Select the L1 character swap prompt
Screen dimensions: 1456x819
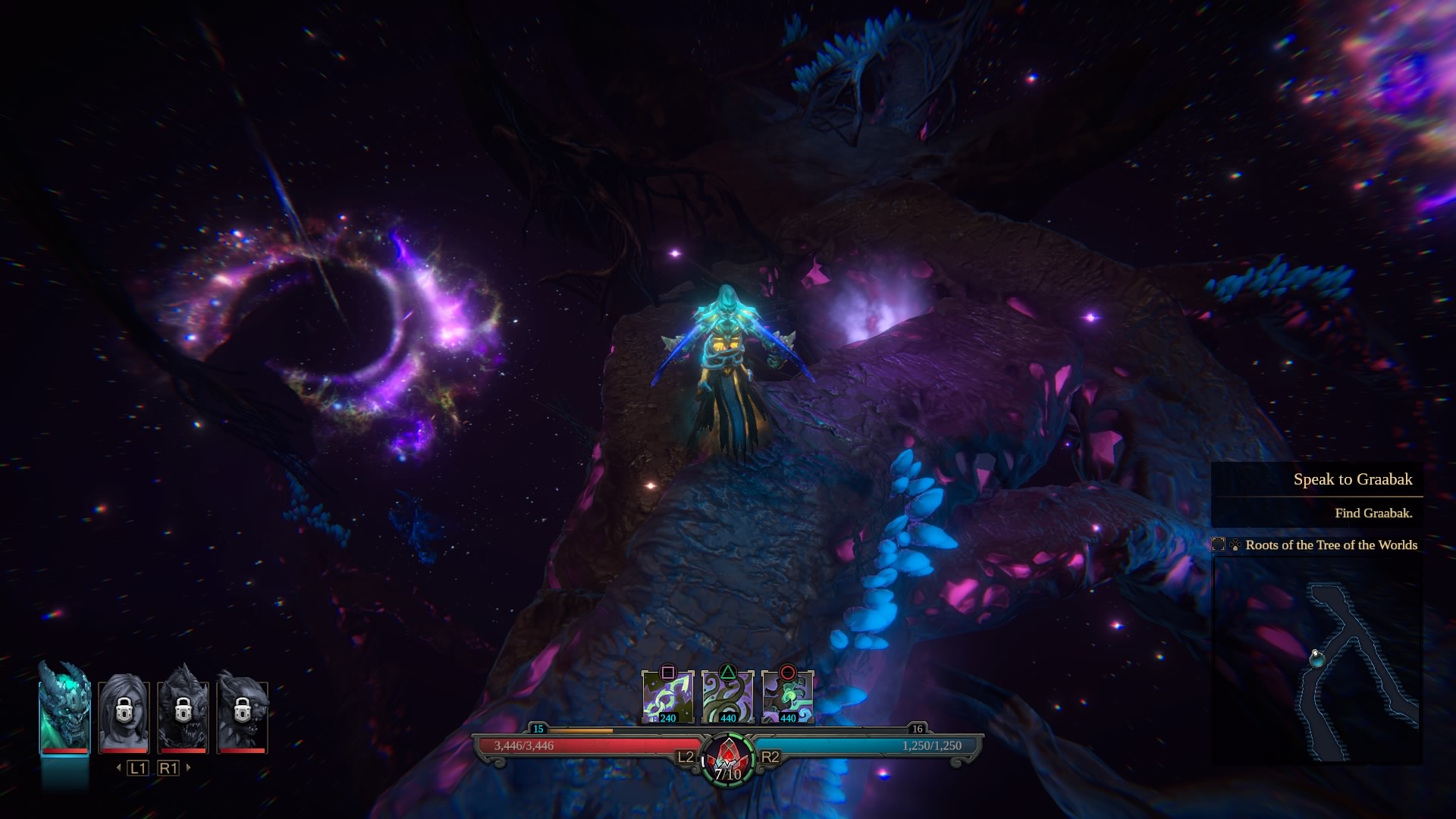(x=137, y=767)
